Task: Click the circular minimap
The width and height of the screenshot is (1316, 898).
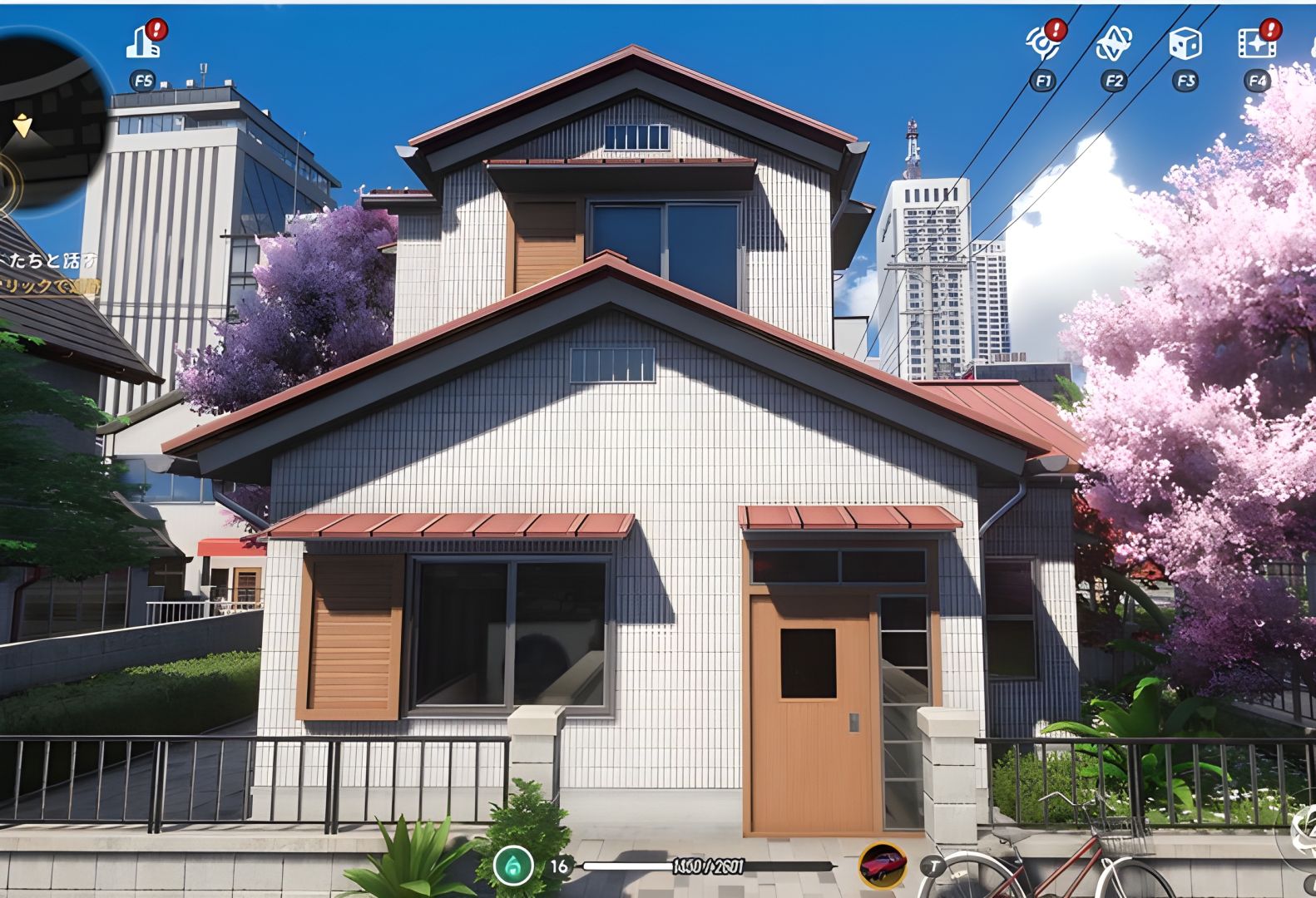Action: tap(46, 116)
